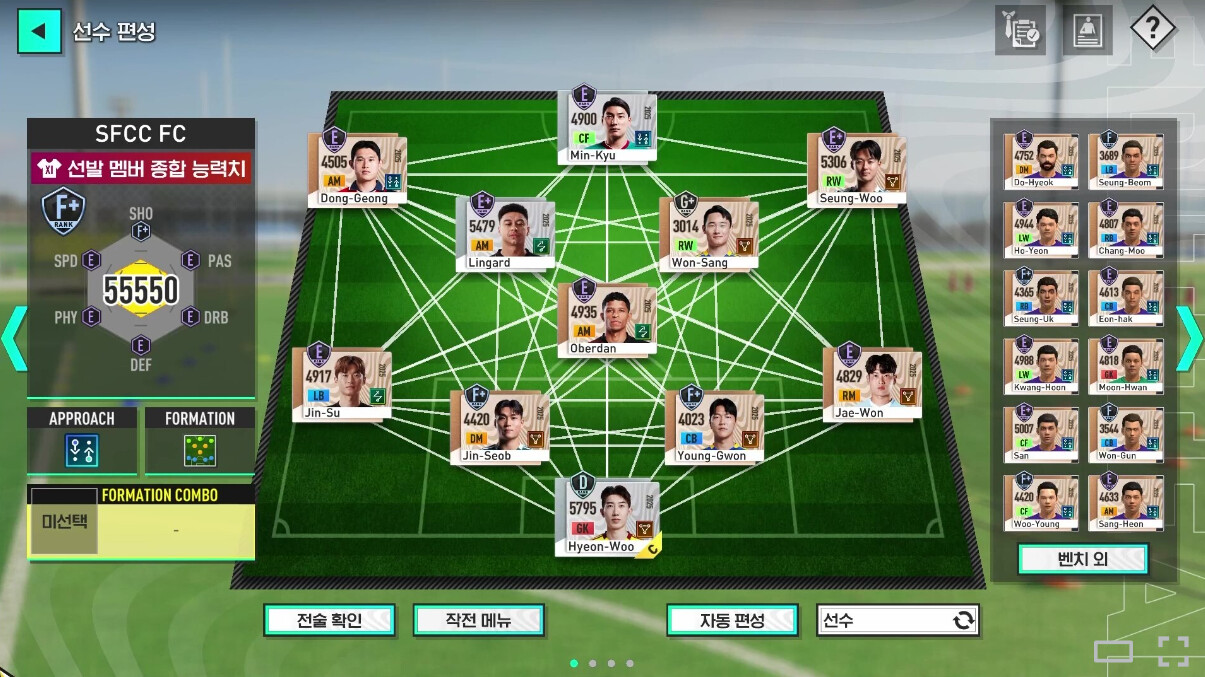
Task: Open the Formation selector
Action: click(x=200, y=441)
